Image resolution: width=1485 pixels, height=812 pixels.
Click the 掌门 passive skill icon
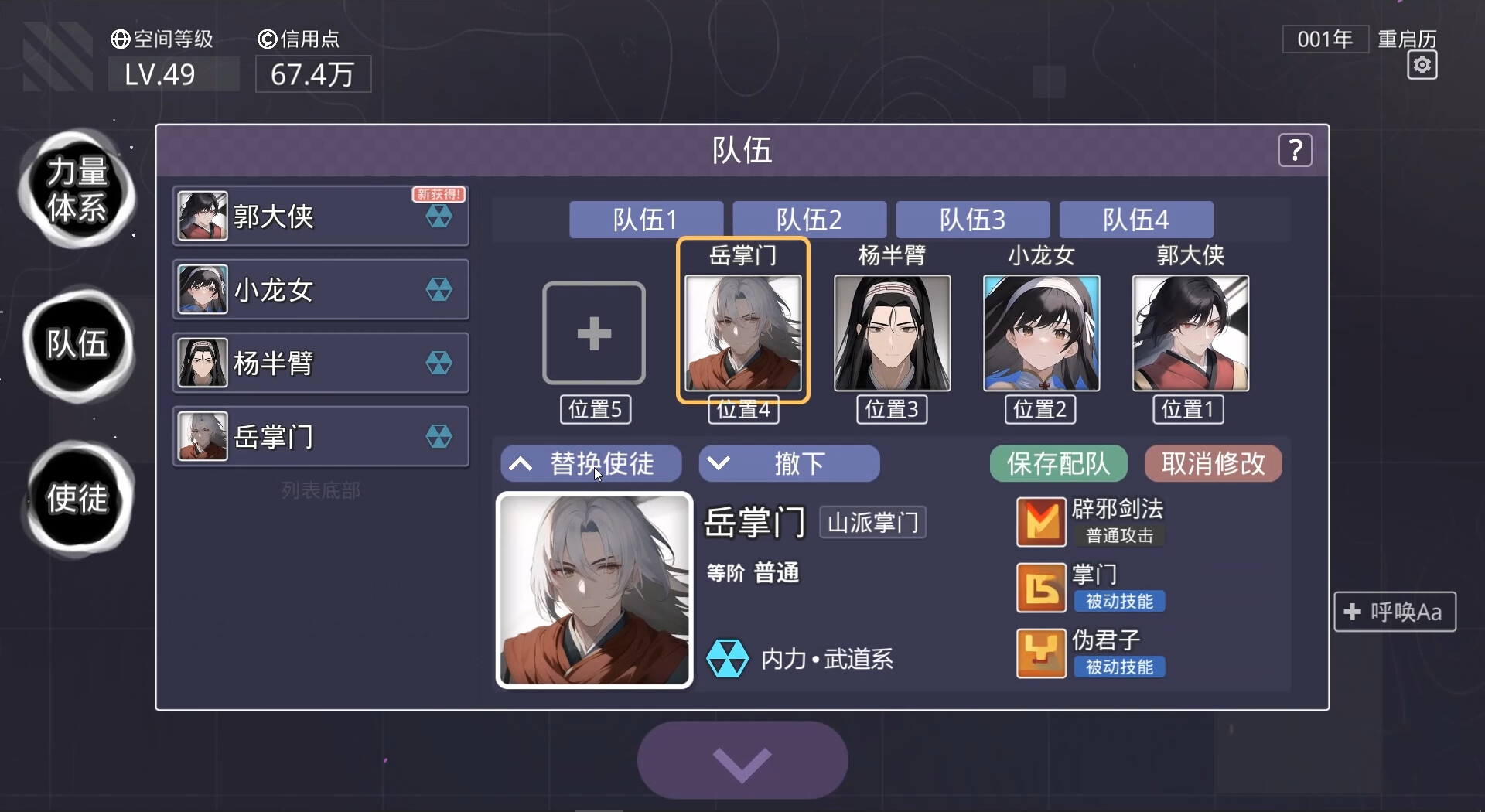point(1040,587)
